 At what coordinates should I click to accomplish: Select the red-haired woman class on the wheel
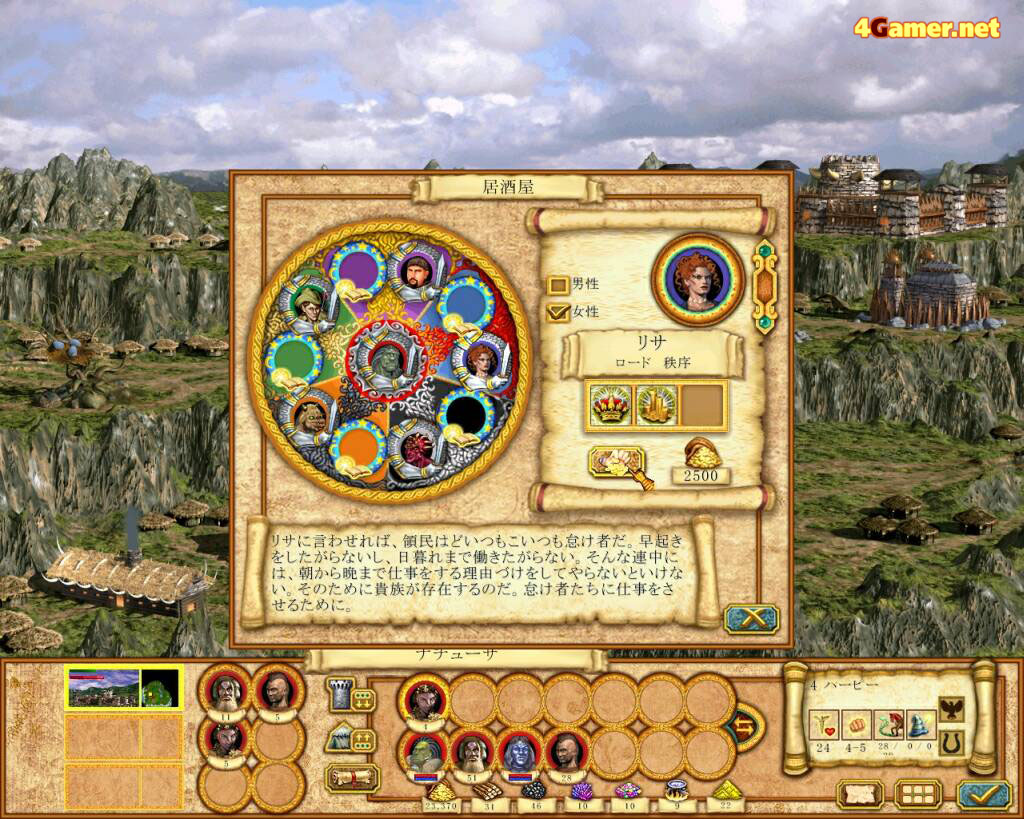[480, 362]
